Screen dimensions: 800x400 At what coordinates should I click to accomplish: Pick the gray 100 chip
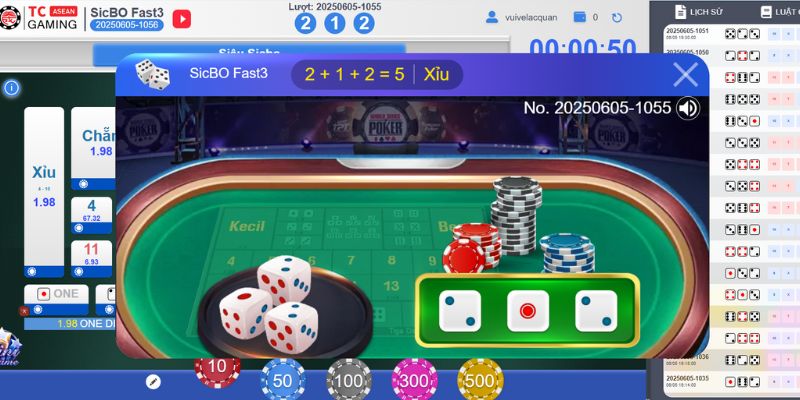[x=348, y=380]
